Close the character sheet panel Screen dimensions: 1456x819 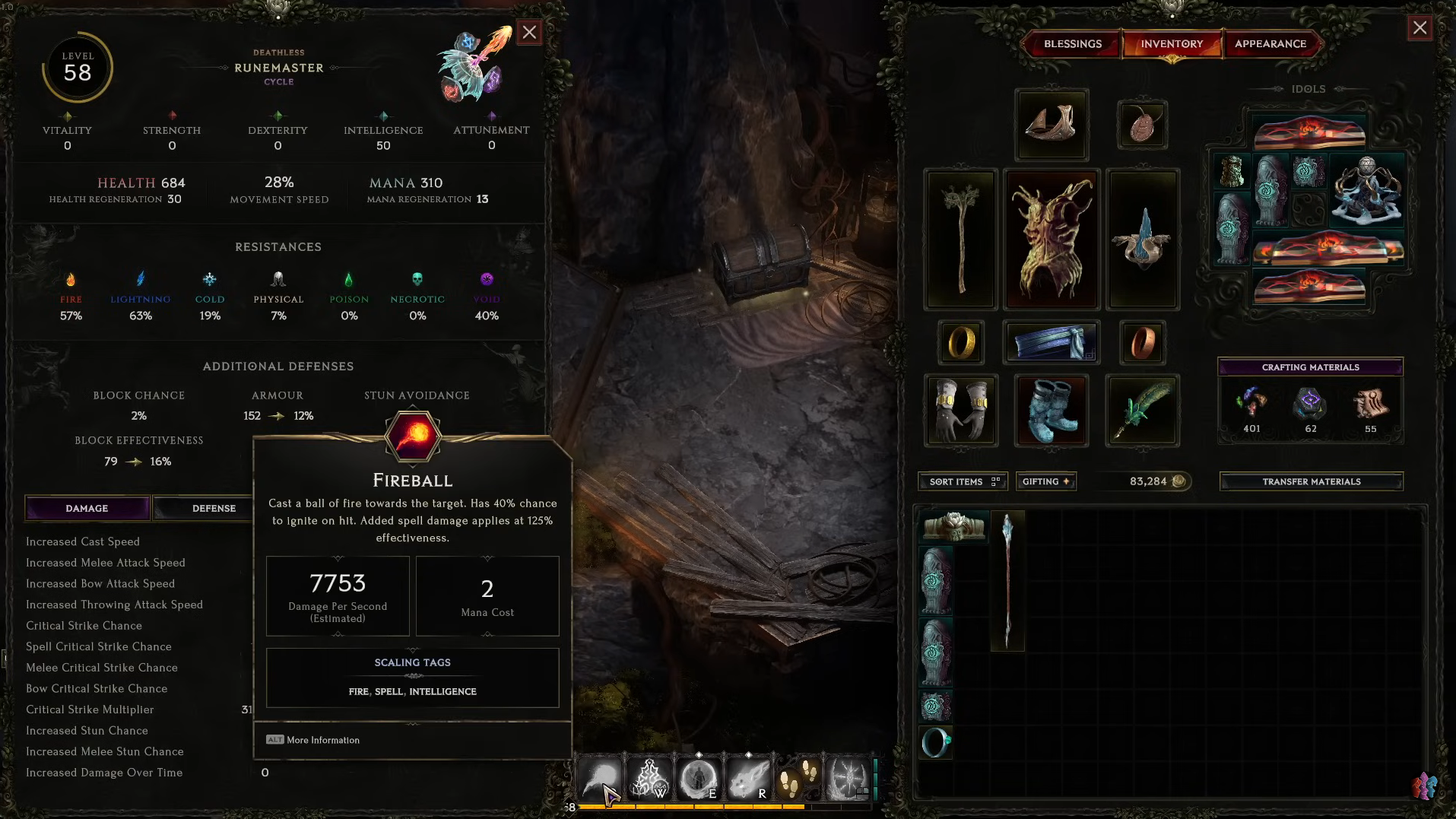[529, 32]
